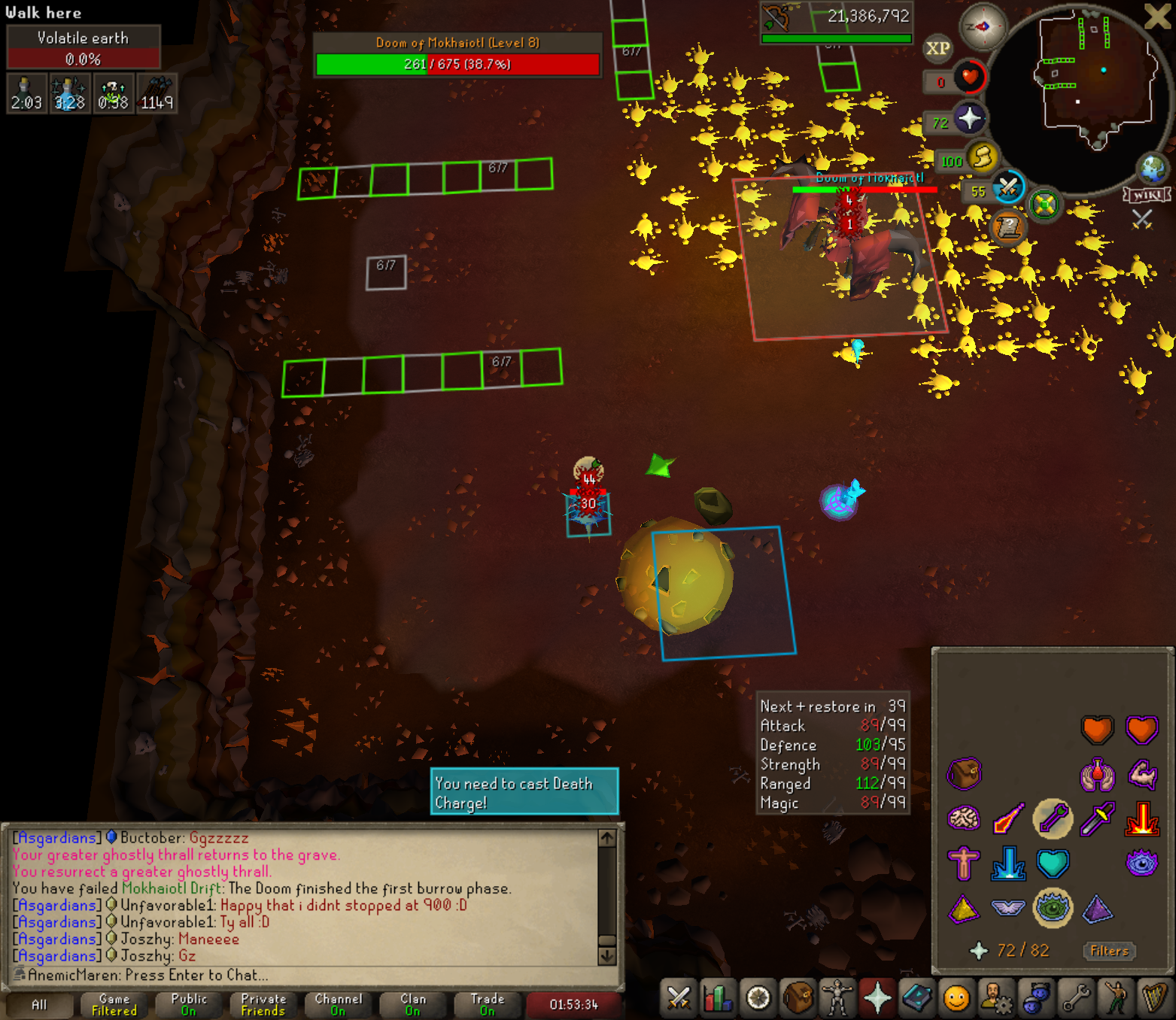The image size is (1176, 1020).
Task: Activate the green eye spell
Action: [1053, 908]
